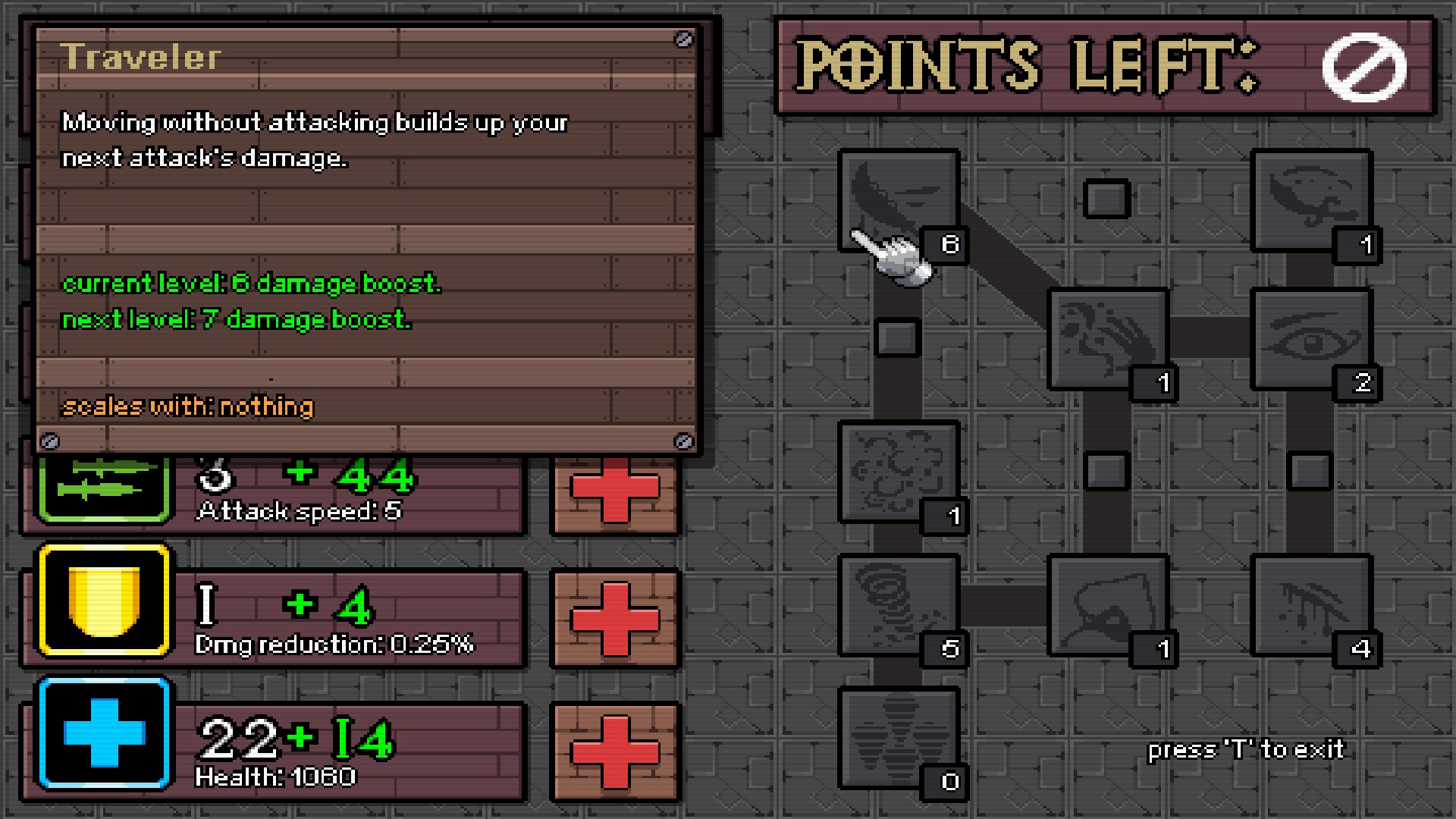Pick the scarred eye skill at level 4
This screenshot has width=1456, height=819.
[1311, 605]
